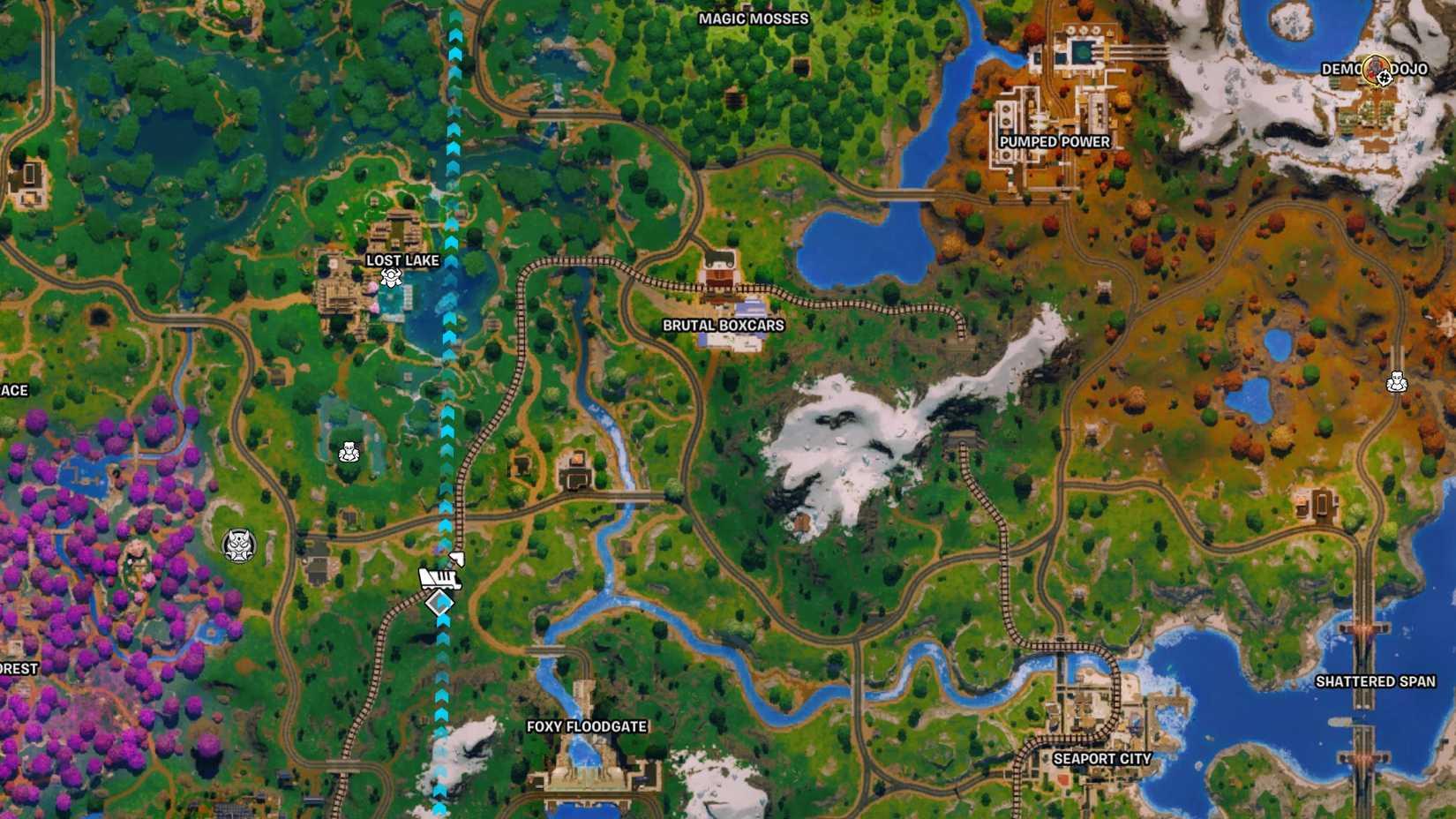Screen dimensions: 1456x819
Task: Expand info on the Pumped Power label
Action: click(x=1055, y=141)
